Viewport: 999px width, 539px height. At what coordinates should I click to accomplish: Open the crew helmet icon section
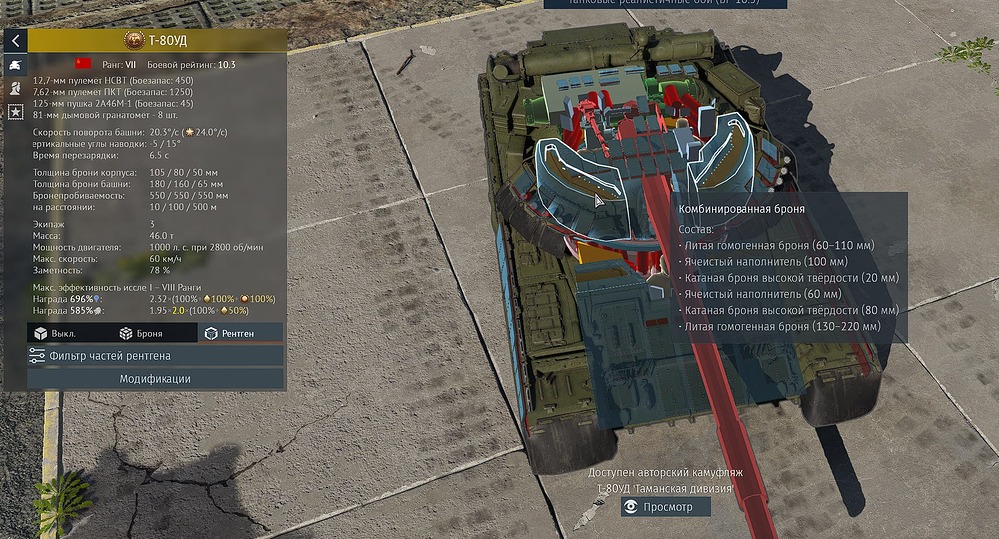15,88
